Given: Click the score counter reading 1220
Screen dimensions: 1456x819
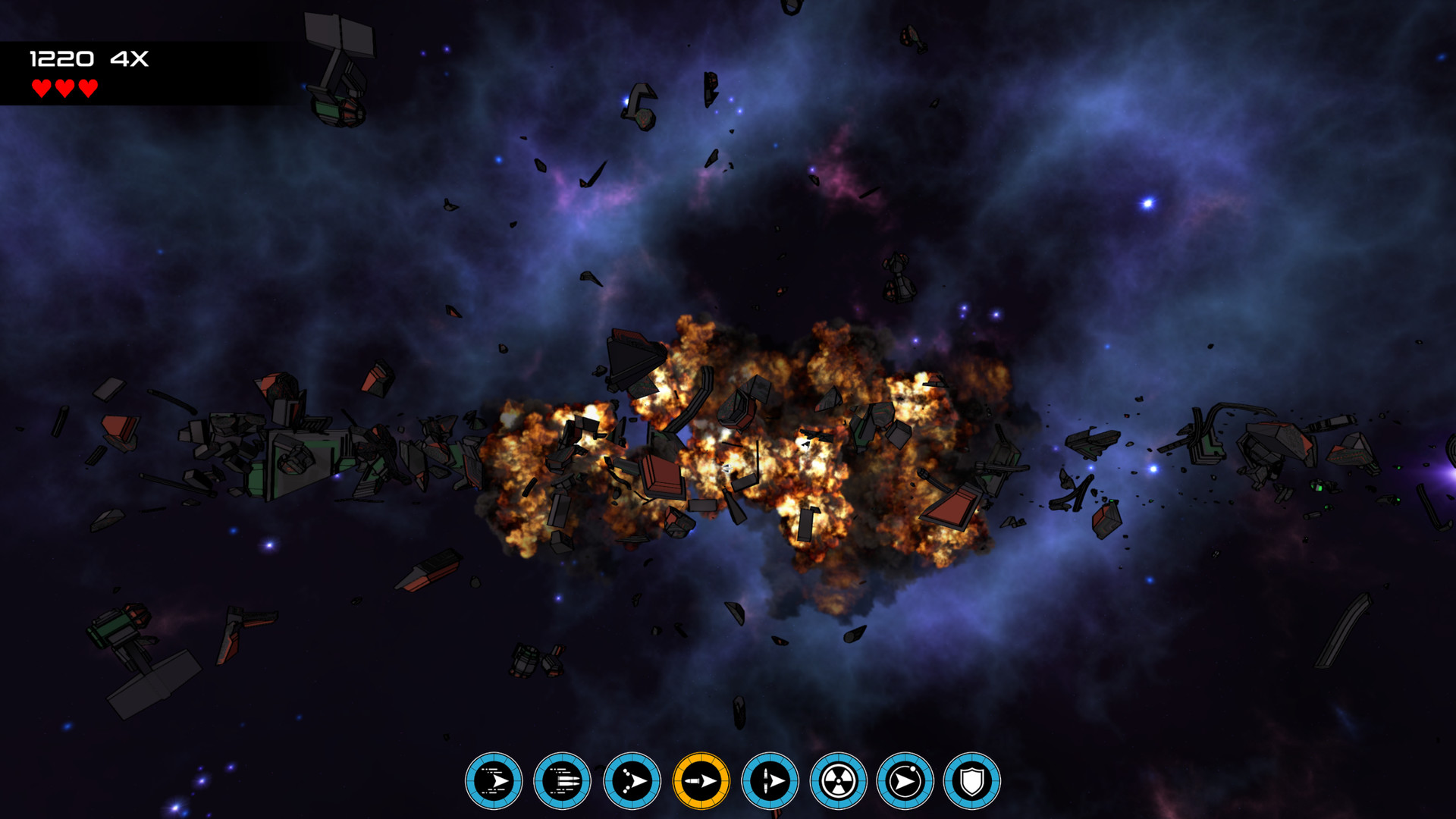Looking at the screenshot, I should pyautogui.click(x=64, y=57).
